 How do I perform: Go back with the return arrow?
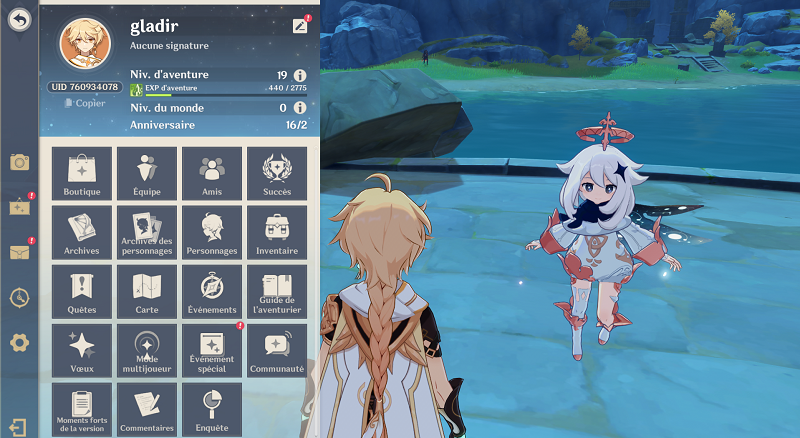(x=18, y=19)
